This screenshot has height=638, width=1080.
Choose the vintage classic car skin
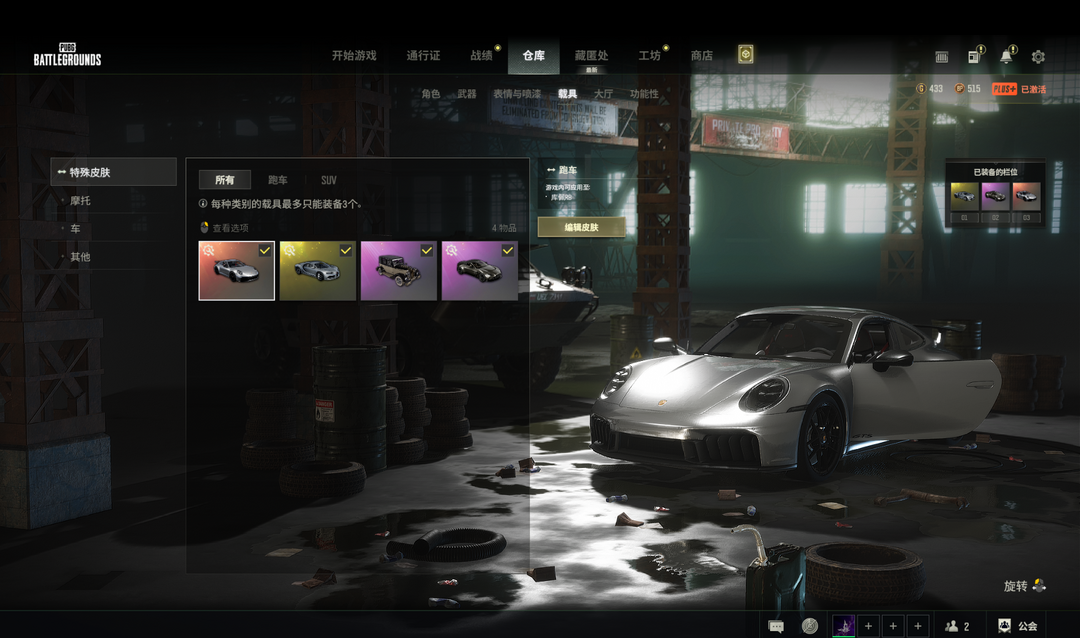tap(398, 271)
